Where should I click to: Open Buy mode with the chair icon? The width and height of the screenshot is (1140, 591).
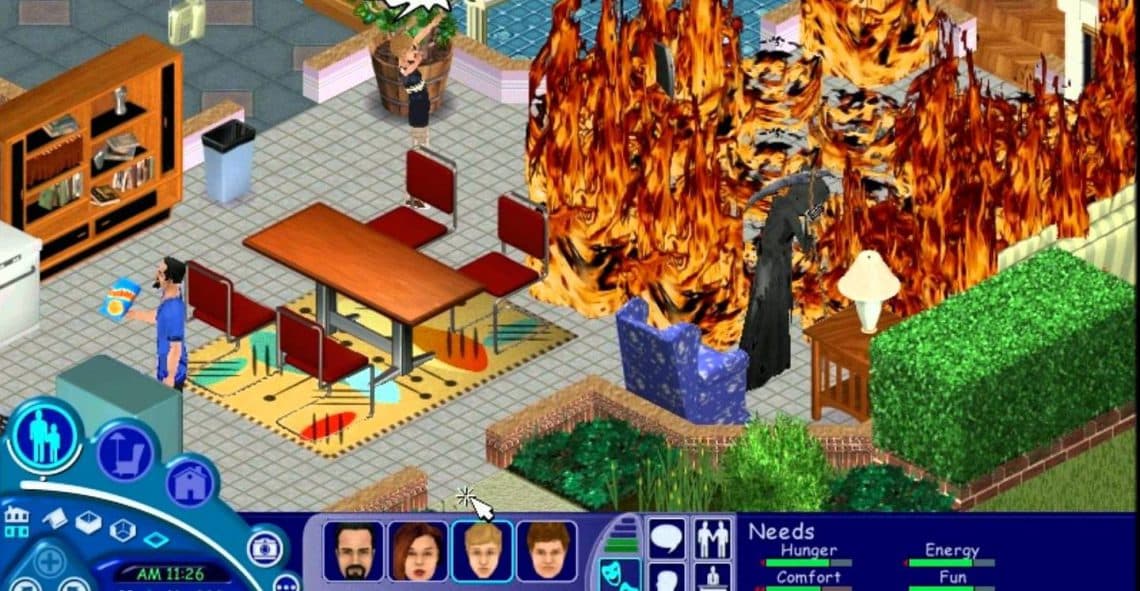126,454
